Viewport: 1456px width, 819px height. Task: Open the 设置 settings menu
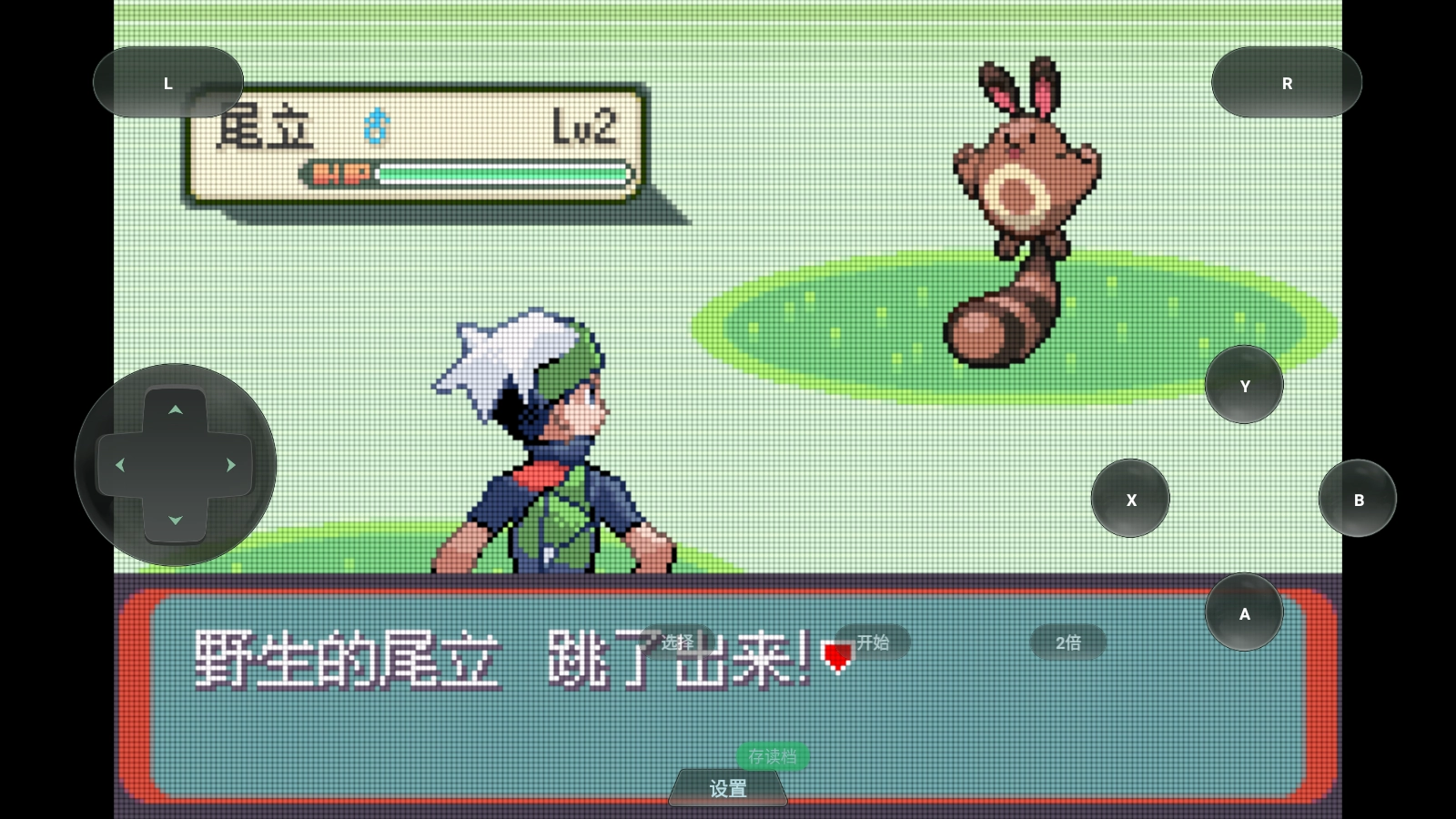[727, 788]
